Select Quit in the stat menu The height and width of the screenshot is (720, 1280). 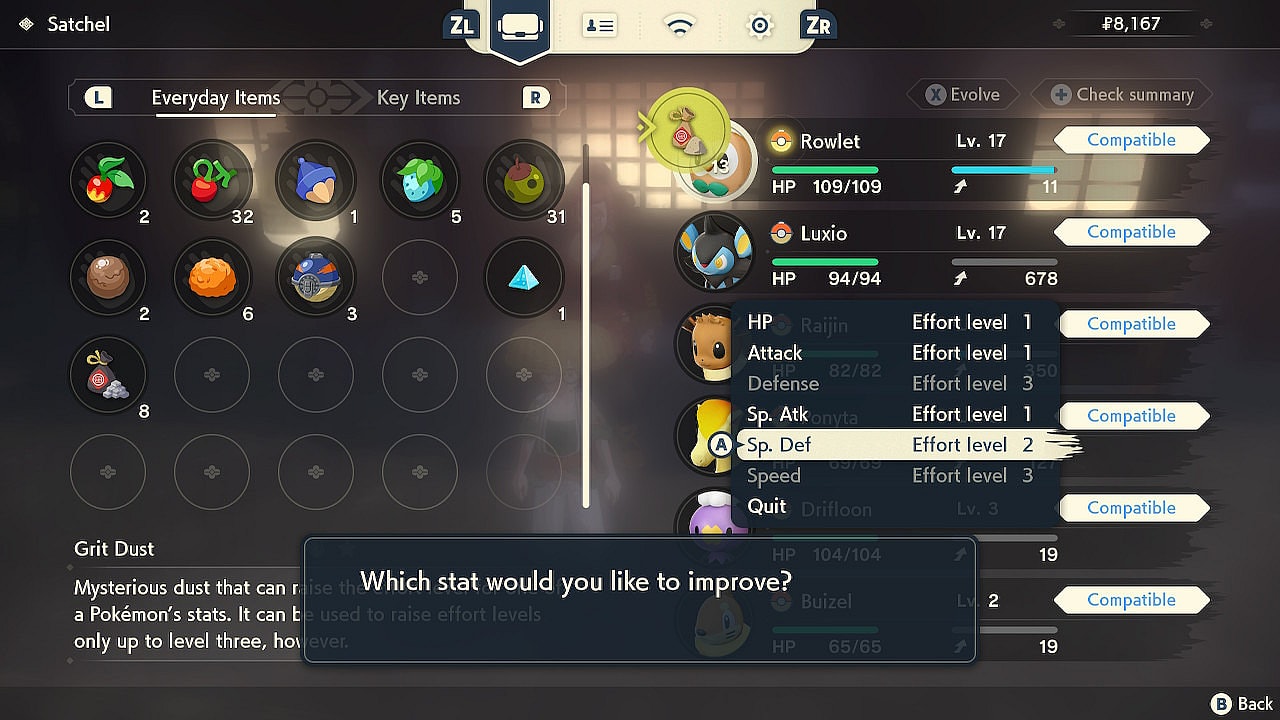pyautogui.click(x=767, y=506)
